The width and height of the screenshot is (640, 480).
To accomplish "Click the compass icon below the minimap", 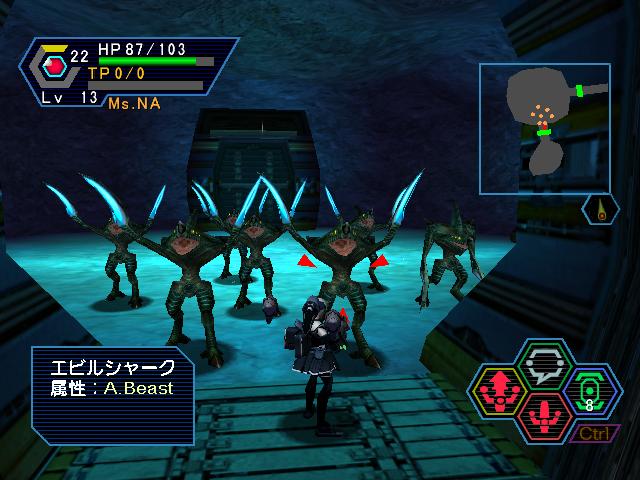I will [600, 211].
